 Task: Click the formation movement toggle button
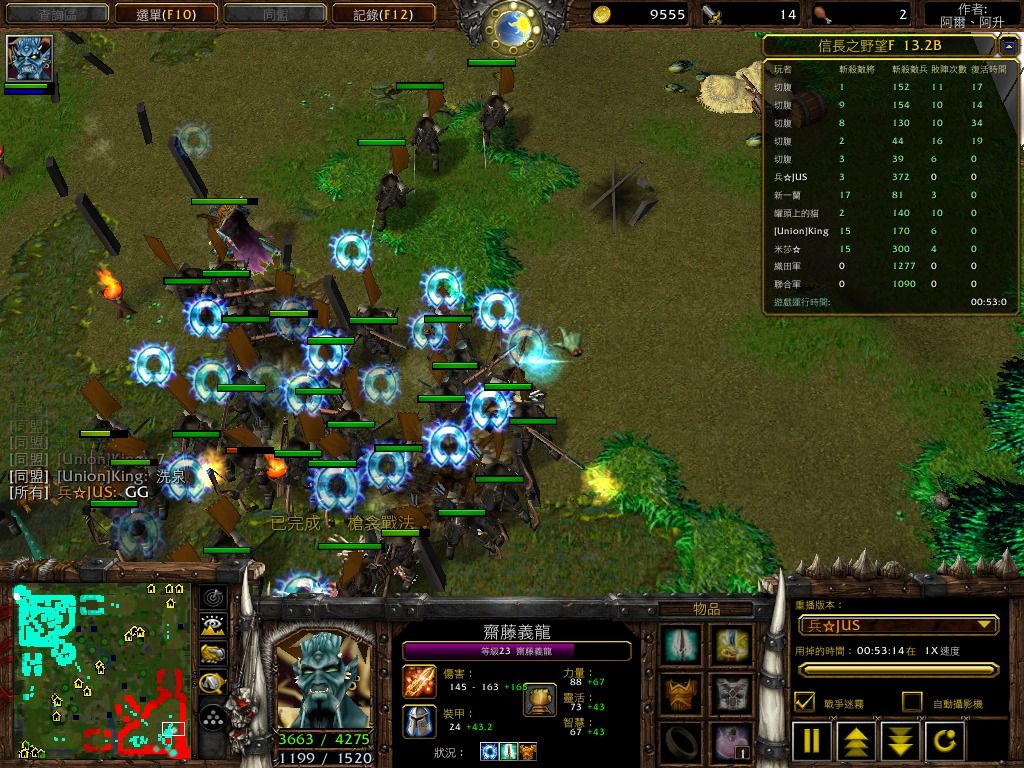(212, 718)
